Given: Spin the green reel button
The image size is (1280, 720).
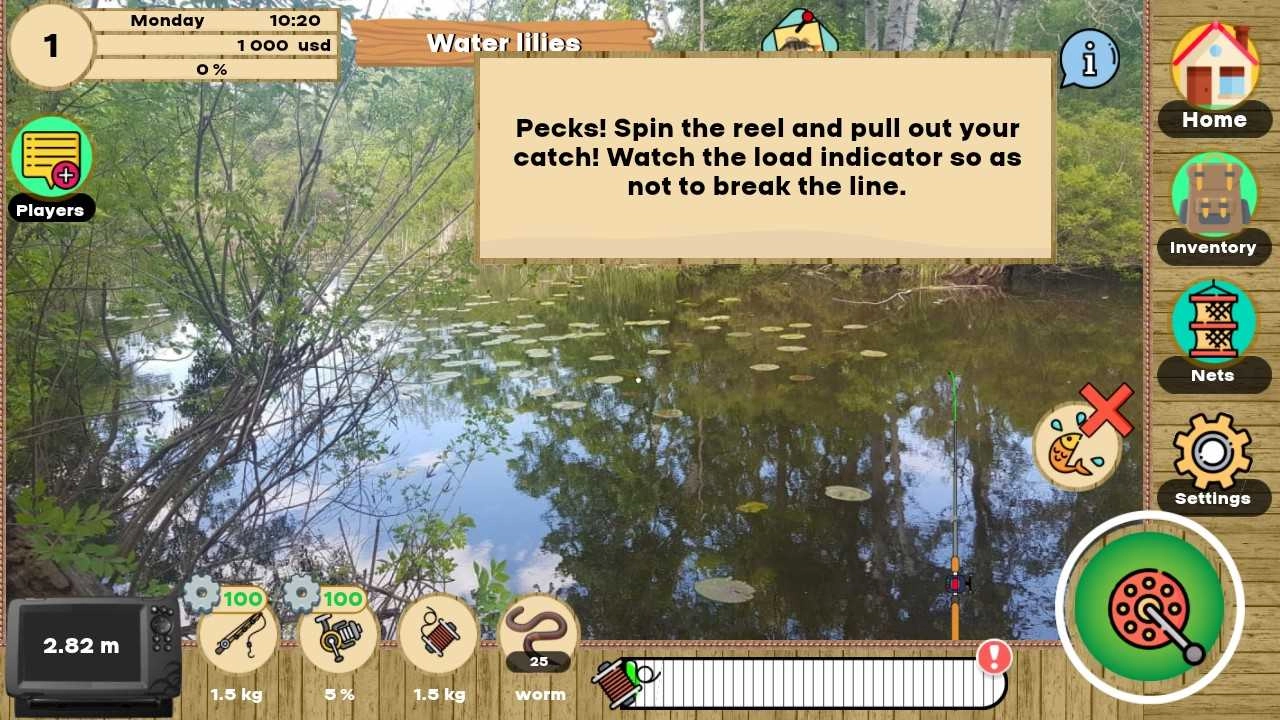Looking at the screenshot, I should tap(1149, 606).
